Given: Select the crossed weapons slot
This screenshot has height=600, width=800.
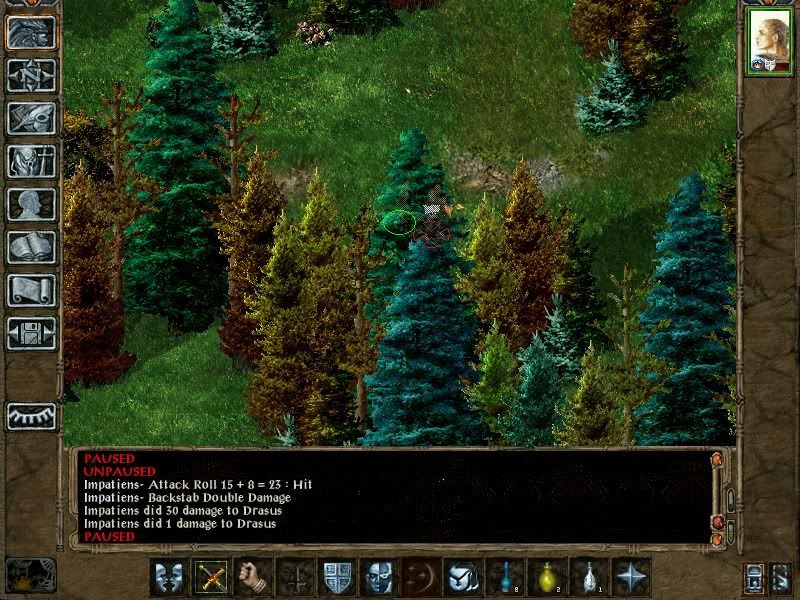Looking at the screenshot, I should (209, 577).
